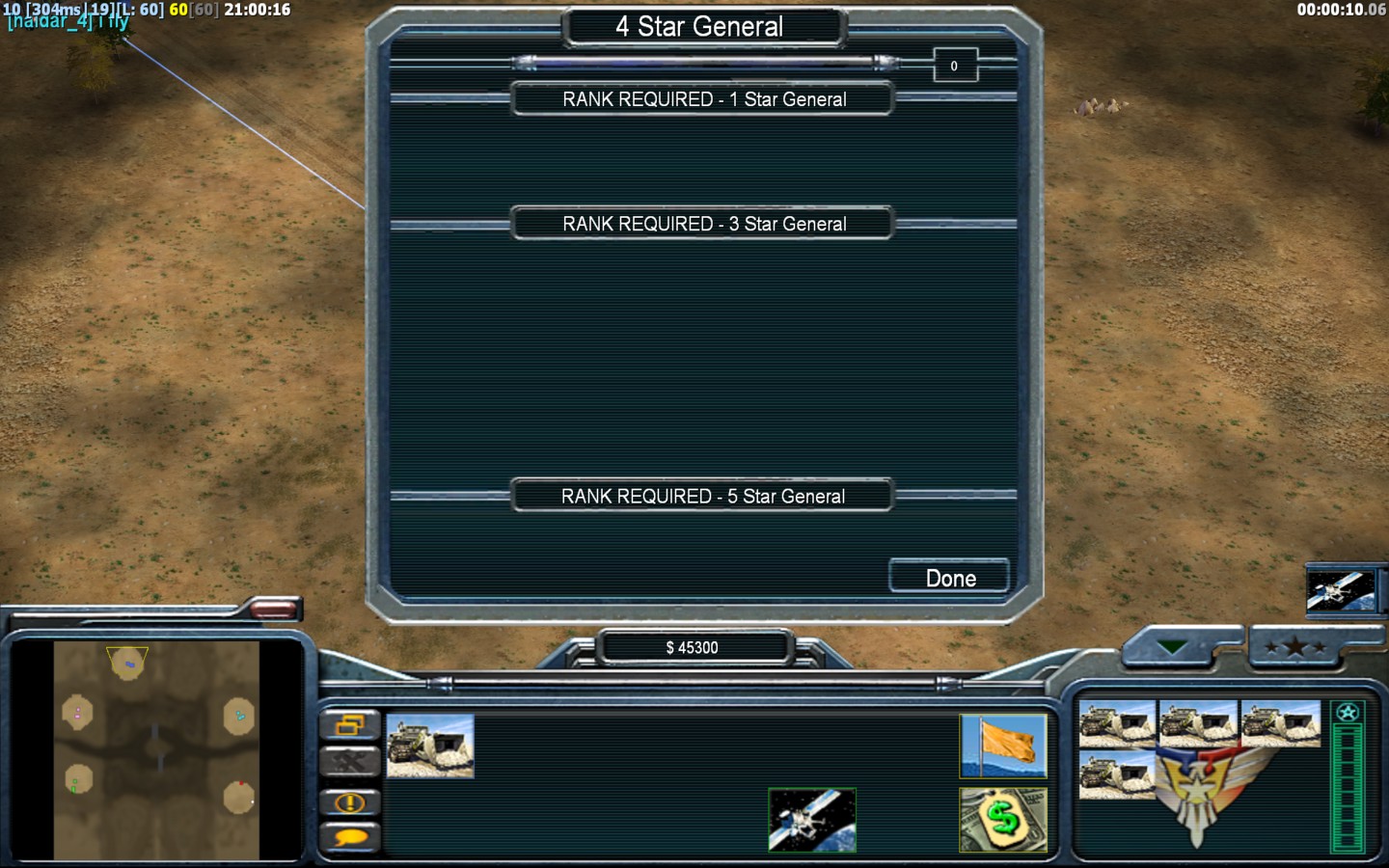
Task: Click the Spy Satellite shortcut above the control bar
Action: 1340,590
